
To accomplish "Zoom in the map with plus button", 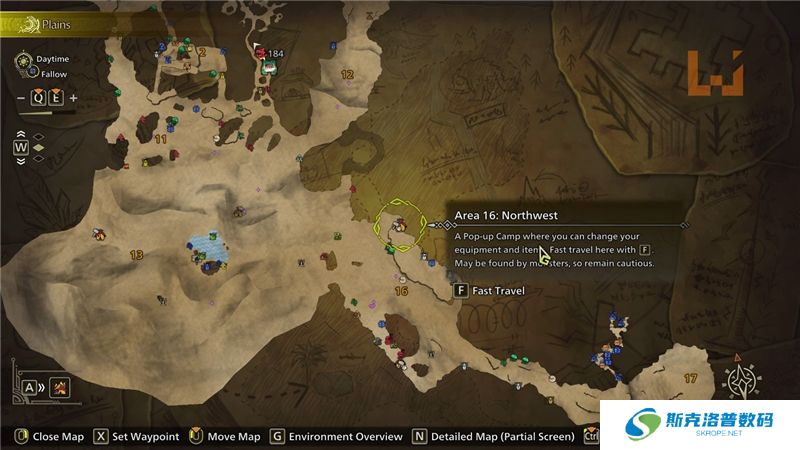I will pyautogui.click(x=74, y=98).
